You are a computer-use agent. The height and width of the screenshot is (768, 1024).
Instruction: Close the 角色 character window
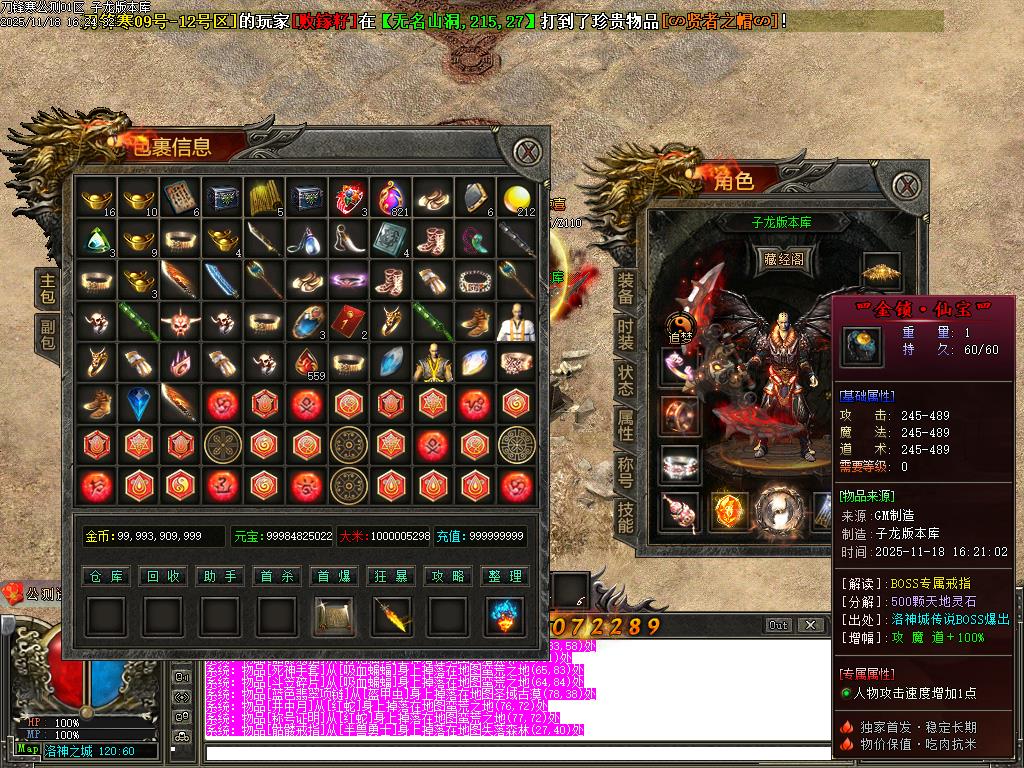[x=905, y=185]
